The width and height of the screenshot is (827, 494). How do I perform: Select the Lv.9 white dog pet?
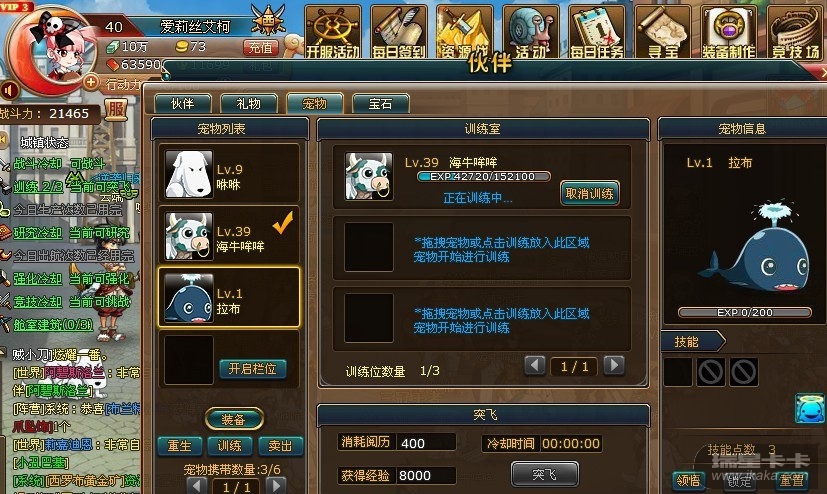click(x=230, y=174)
